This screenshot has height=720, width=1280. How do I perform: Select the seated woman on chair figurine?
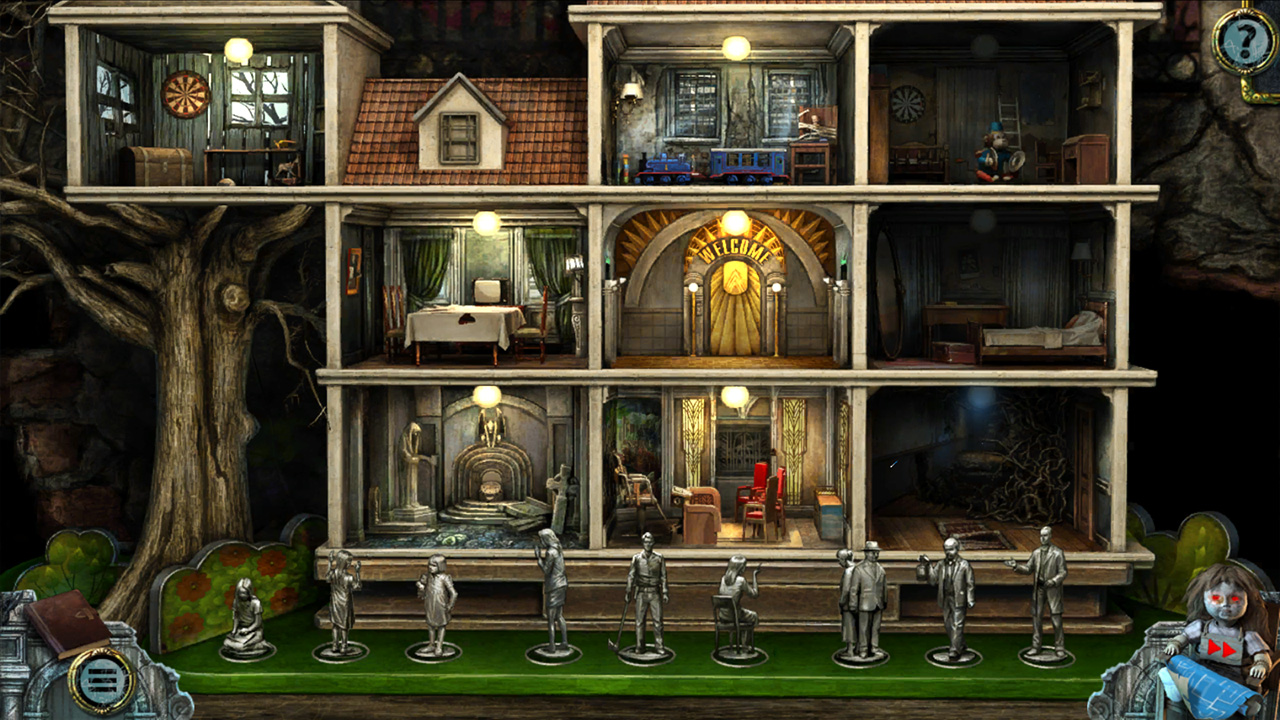point(737,608)
